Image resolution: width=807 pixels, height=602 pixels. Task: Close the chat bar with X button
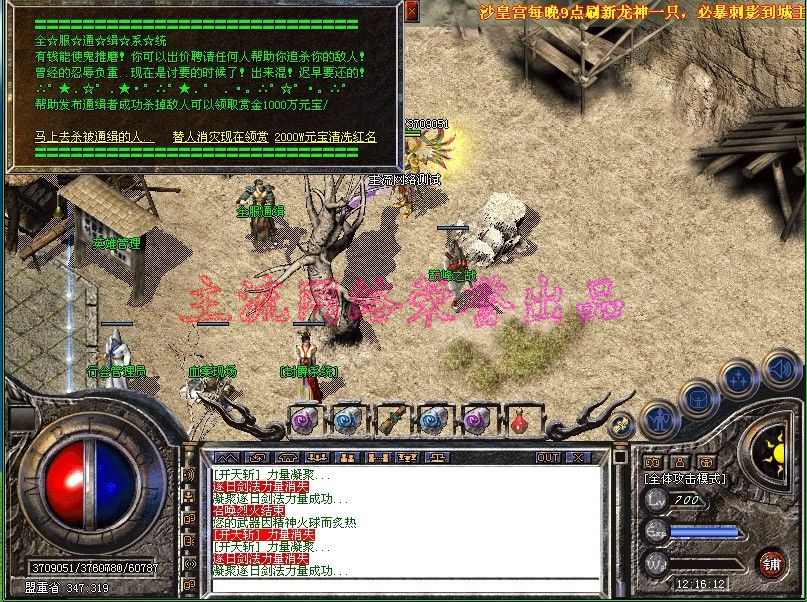[580, 457]
